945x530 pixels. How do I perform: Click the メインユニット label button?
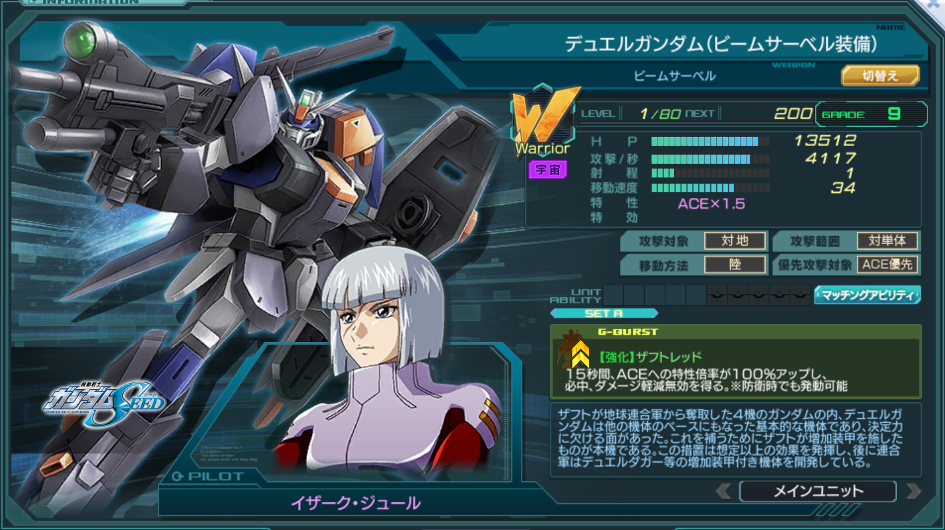(817, 491)
